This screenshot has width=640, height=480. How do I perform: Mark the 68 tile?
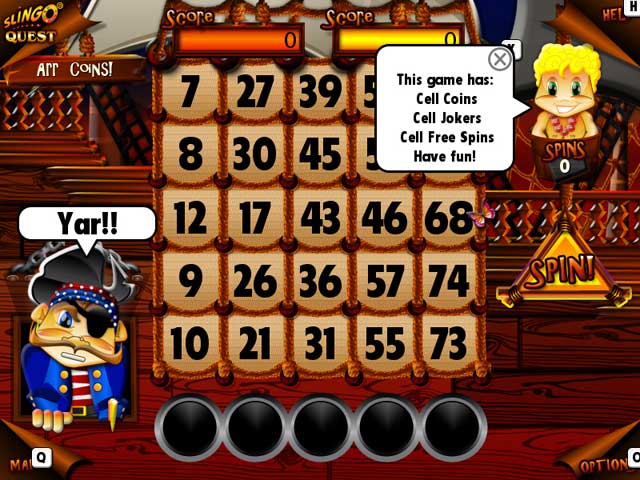pos(448,218)
